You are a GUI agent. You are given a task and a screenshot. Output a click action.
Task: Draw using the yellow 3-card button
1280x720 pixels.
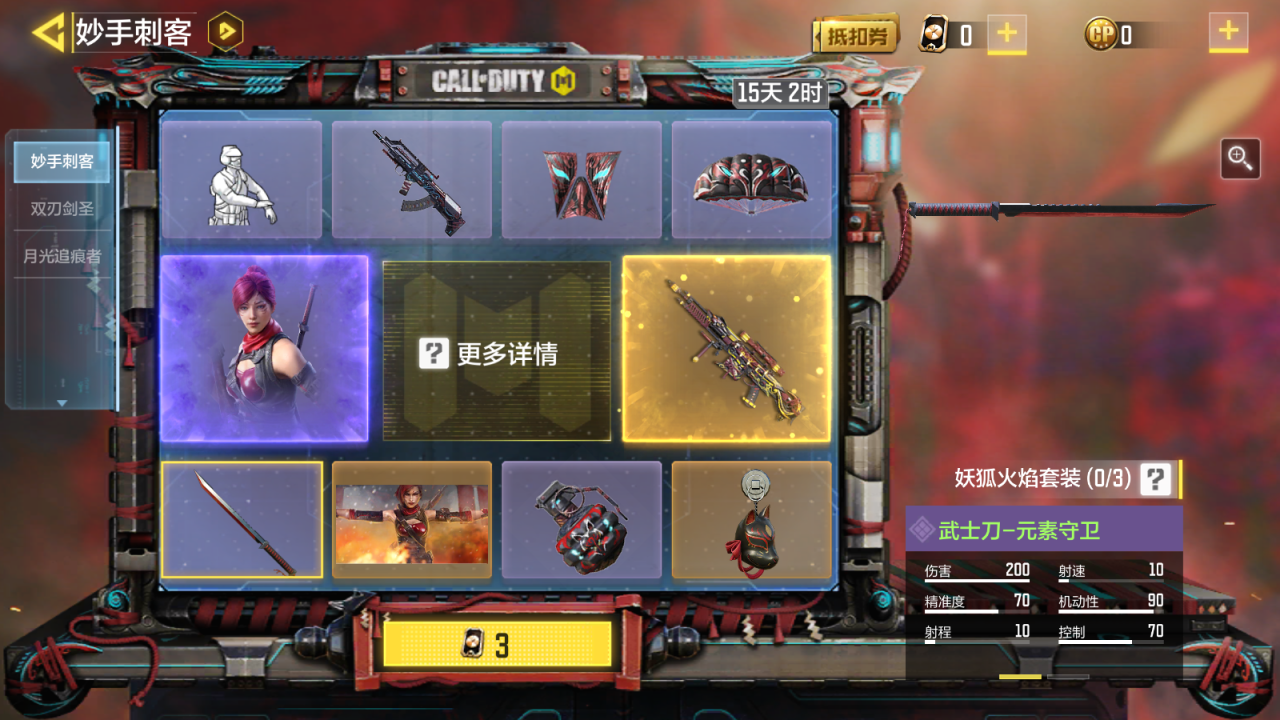tap(497, 645)
